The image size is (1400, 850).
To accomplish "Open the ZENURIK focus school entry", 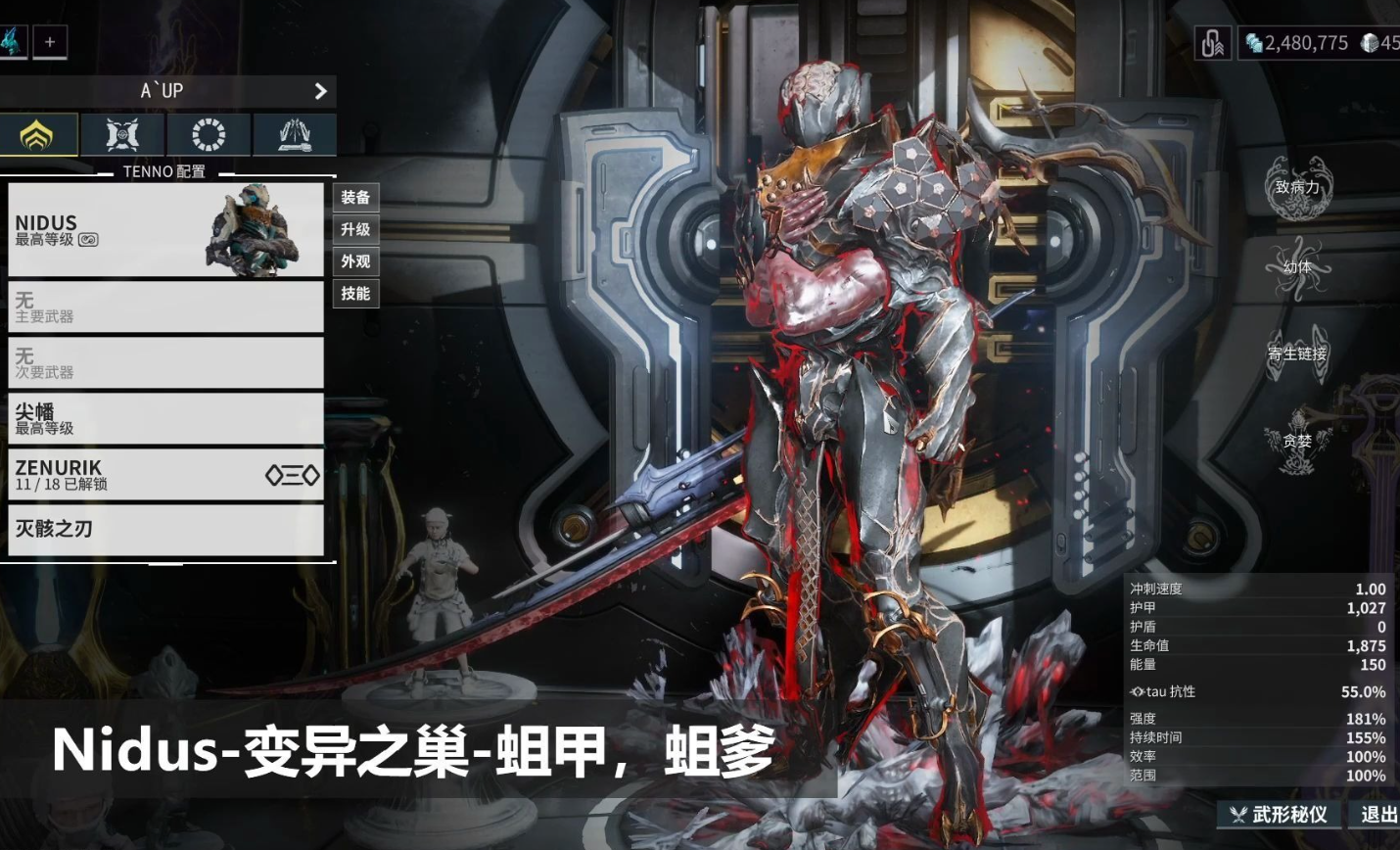I will (x=166, y=473).
